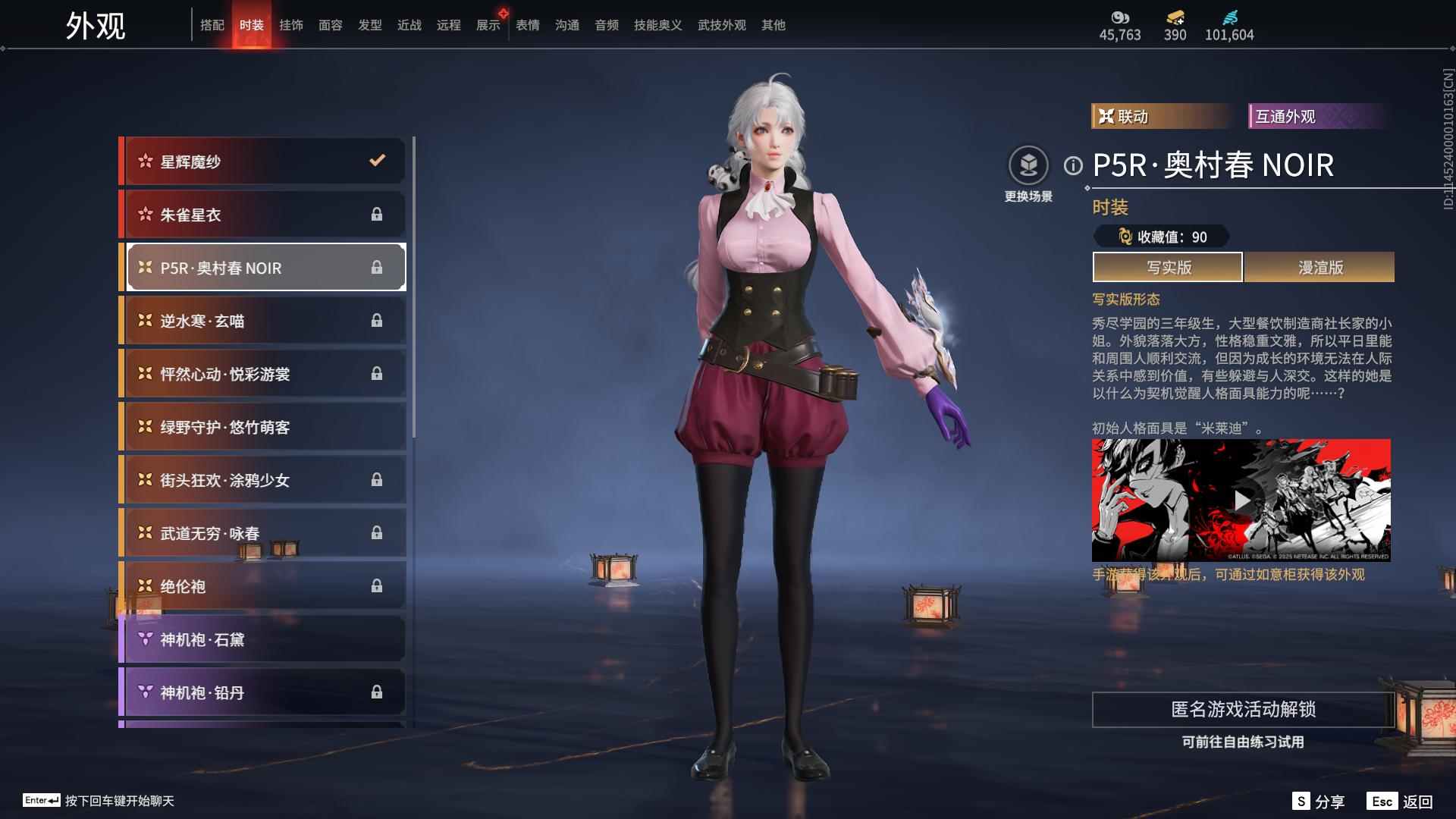This screenshot has height=819, width=1456.
Task: Open the 挂饰 accessories tab
Action: (291, 25)
